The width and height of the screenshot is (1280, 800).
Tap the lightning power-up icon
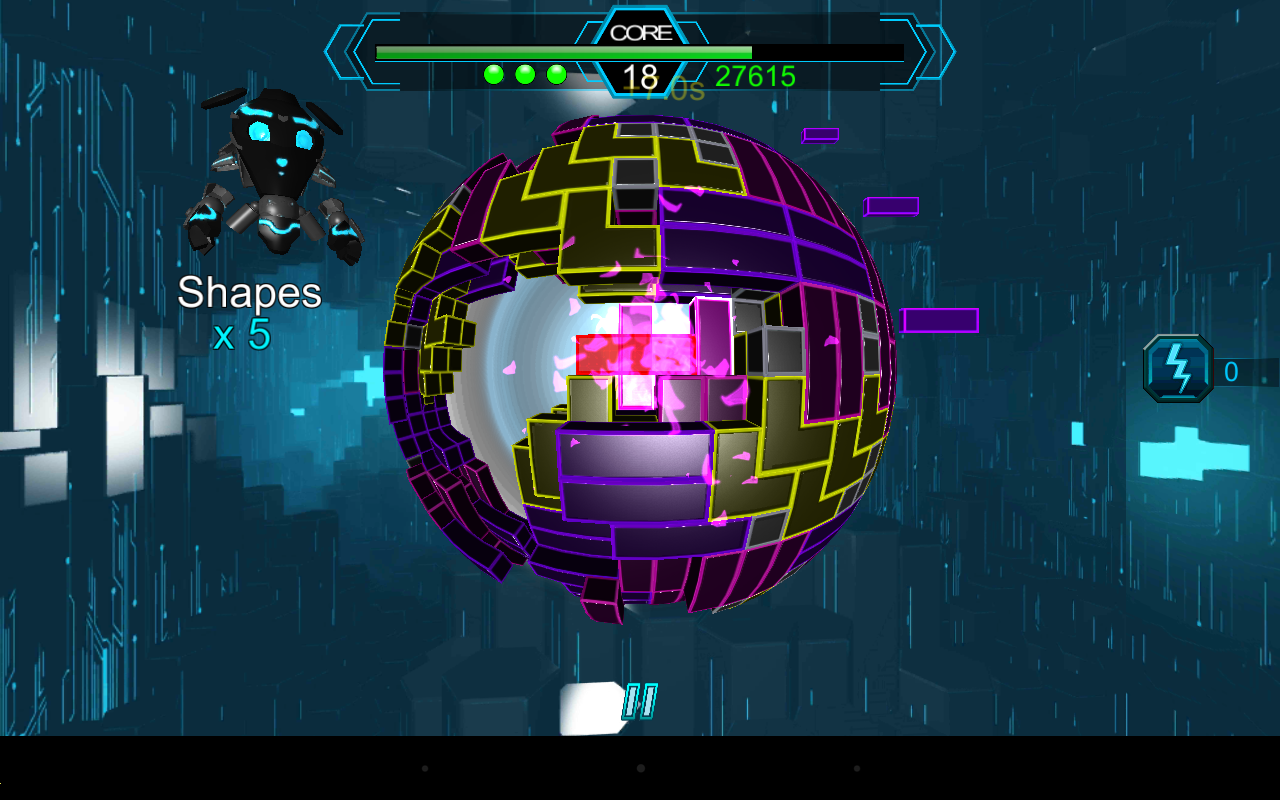[1178, 370]
